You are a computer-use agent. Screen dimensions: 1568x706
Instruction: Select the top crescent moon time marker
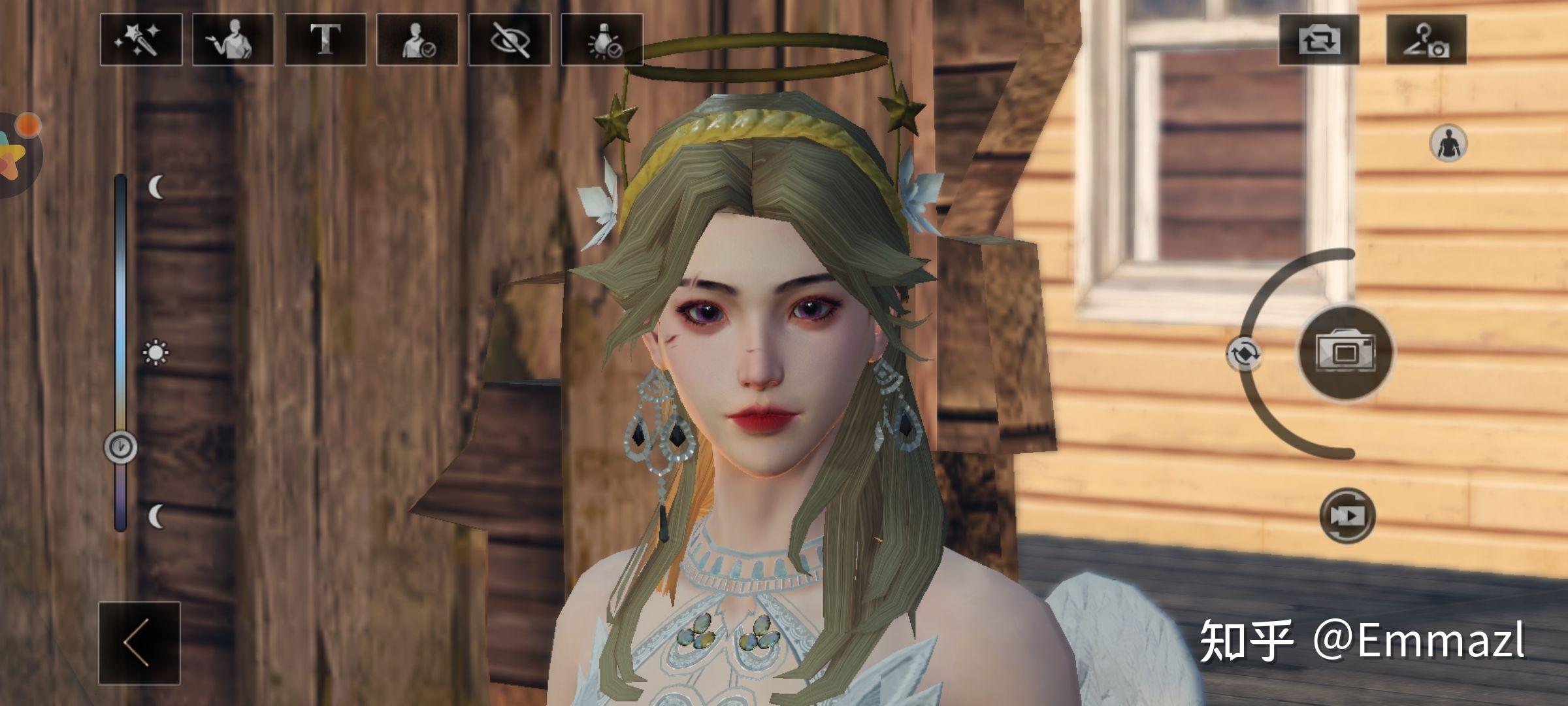coord(156,188)
